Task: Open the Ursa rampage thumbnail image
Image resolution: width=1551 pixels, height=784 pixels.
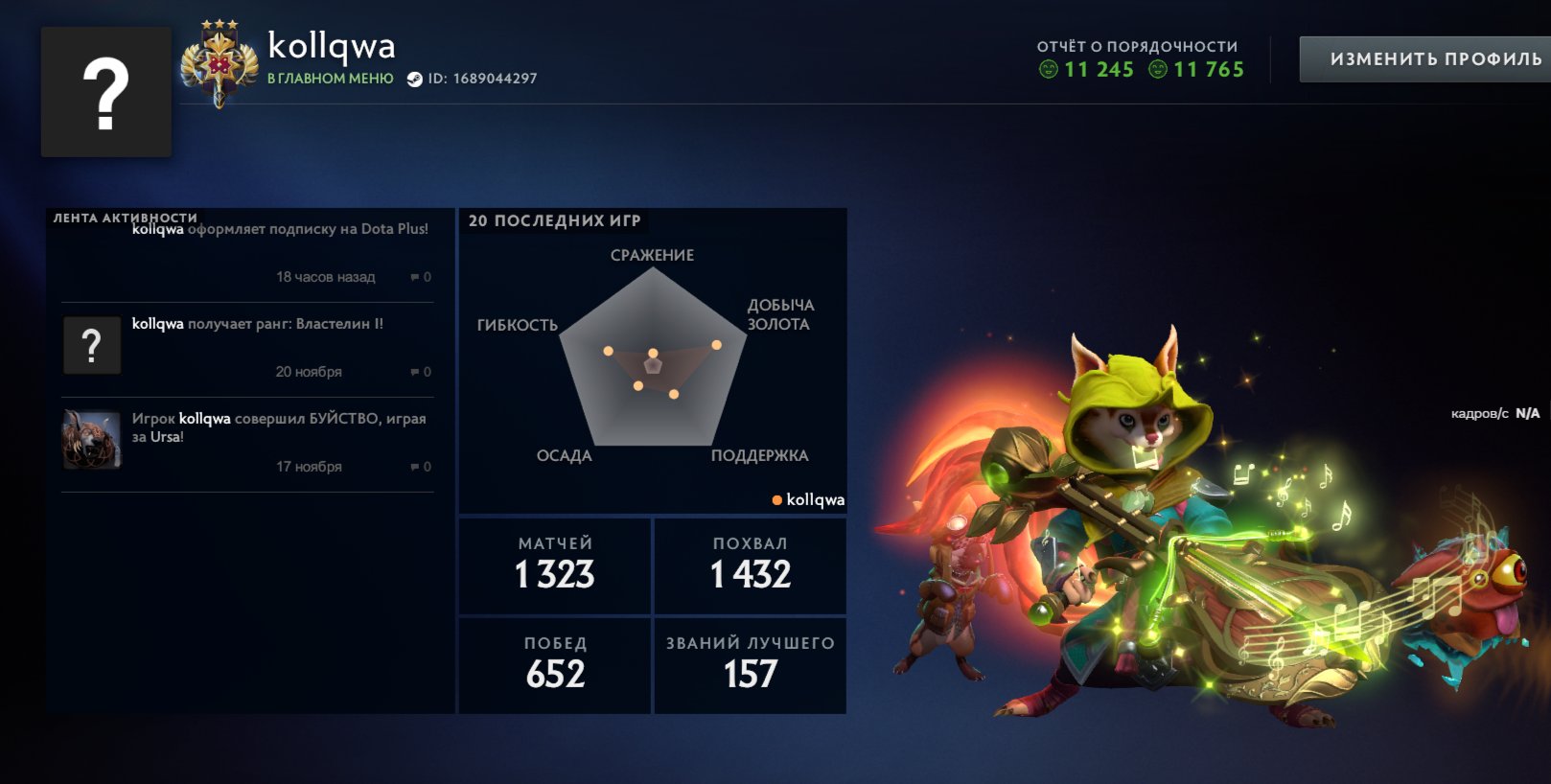Action: pos(92,439)
